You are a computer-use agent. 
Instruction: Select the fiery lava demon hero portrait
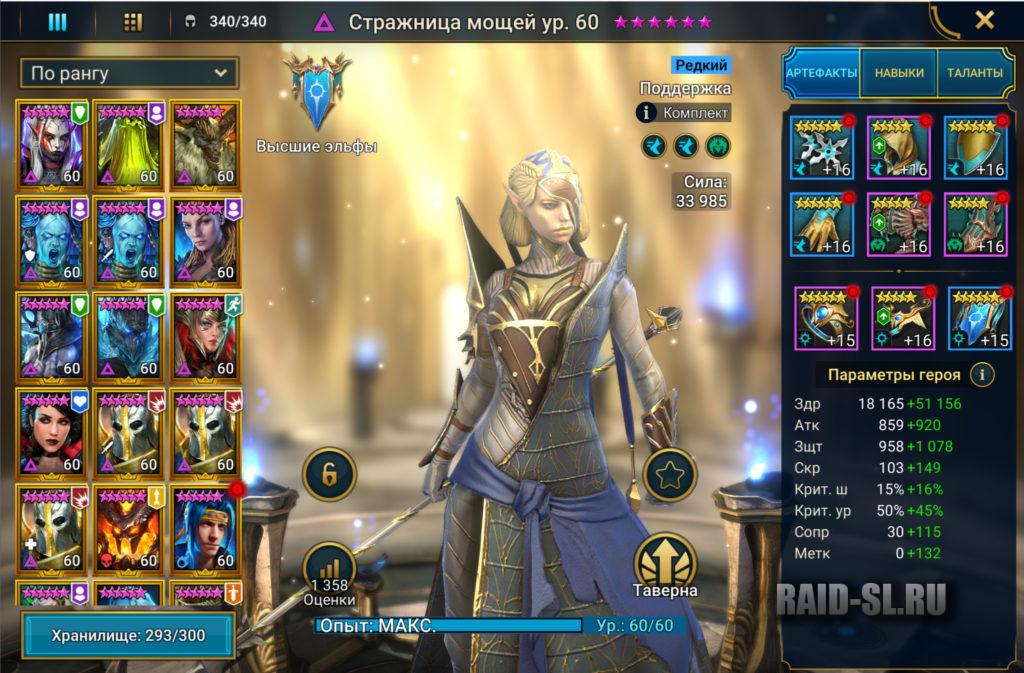[x=129, y=528]
